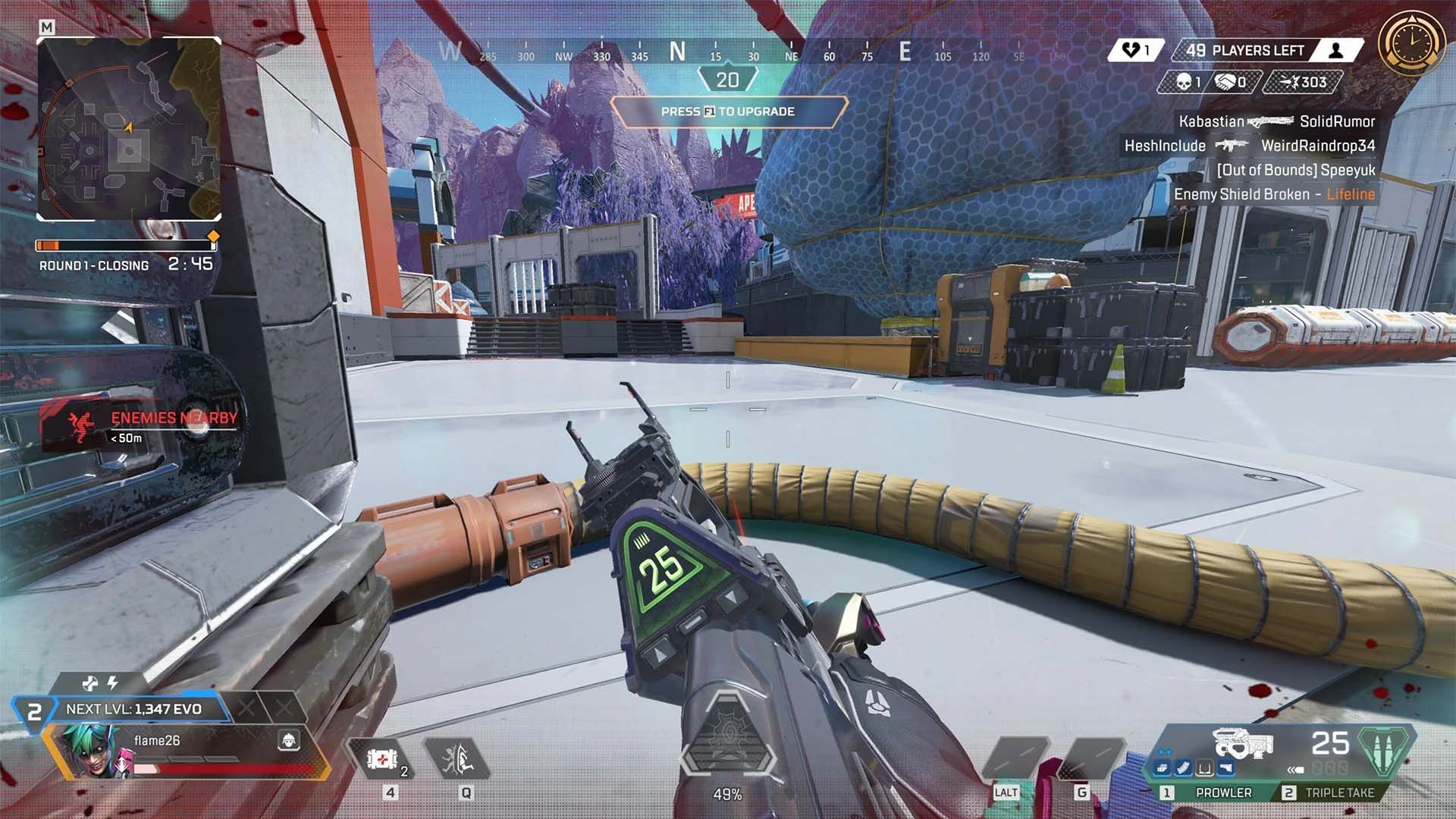Click the squads left heart icon
The width and height of the screenshot is (1456, 819).
(x=1131, y=51)
